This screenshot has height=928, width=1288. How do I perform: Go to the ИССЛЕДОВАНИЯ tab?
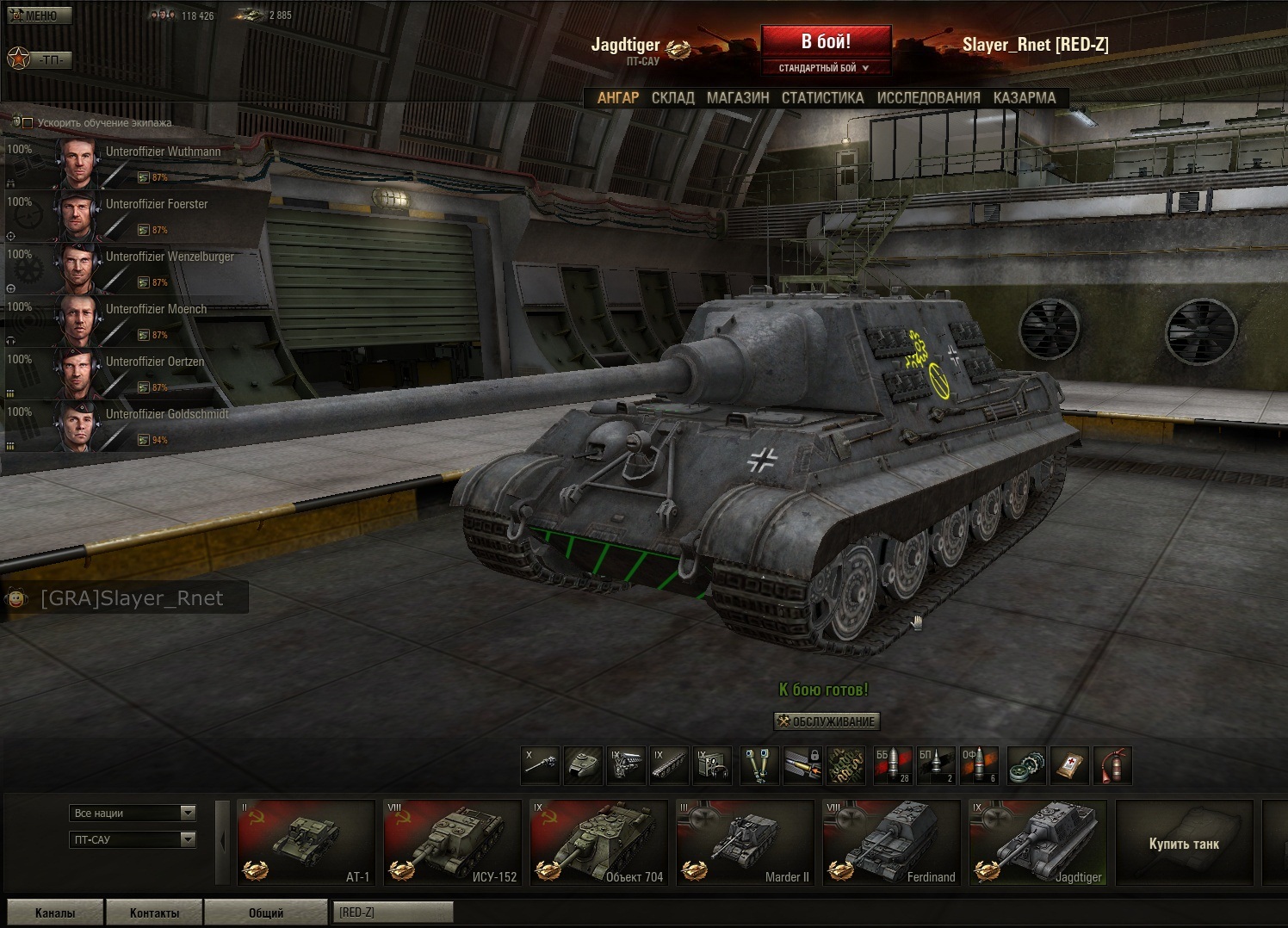point(928,98)
